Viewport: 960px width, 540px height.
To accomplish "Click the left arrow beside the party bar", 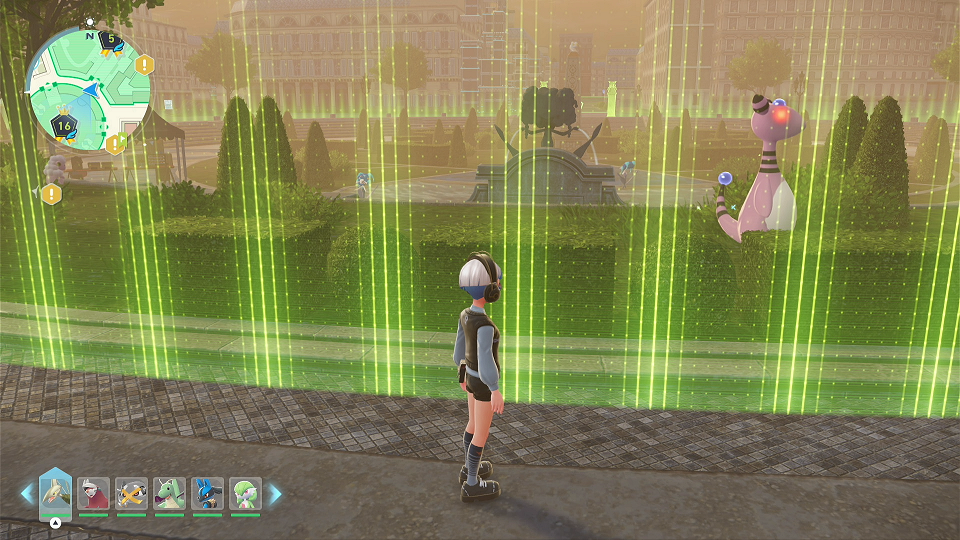I will point(27,493).
